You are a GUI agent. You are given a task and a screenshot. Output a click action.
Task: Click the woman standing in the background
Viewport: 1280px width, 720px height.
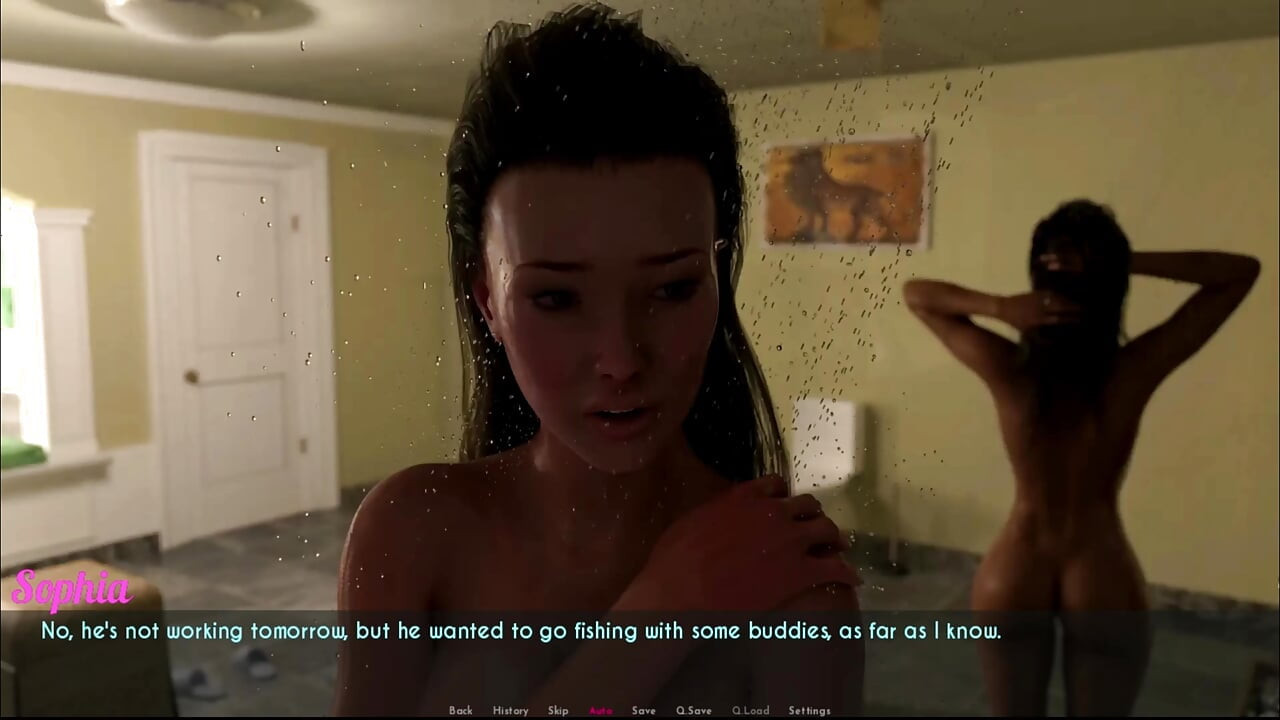tap(1060, 400)
